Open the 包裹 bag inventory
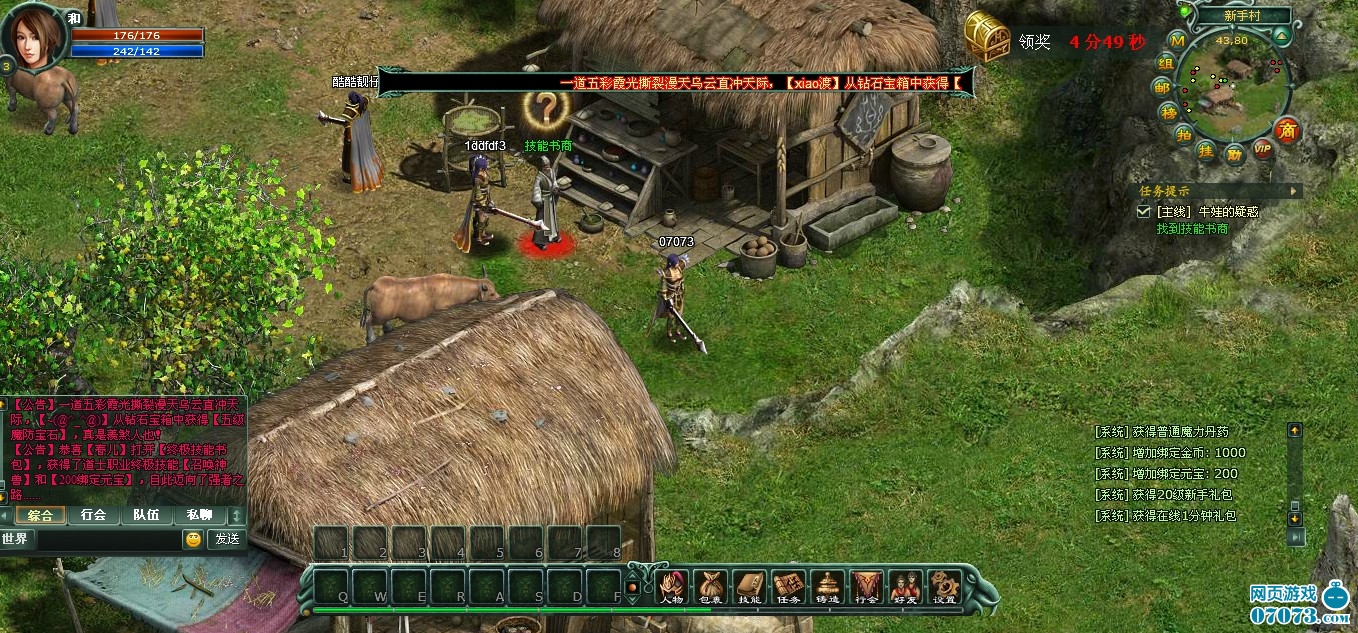 711,585
